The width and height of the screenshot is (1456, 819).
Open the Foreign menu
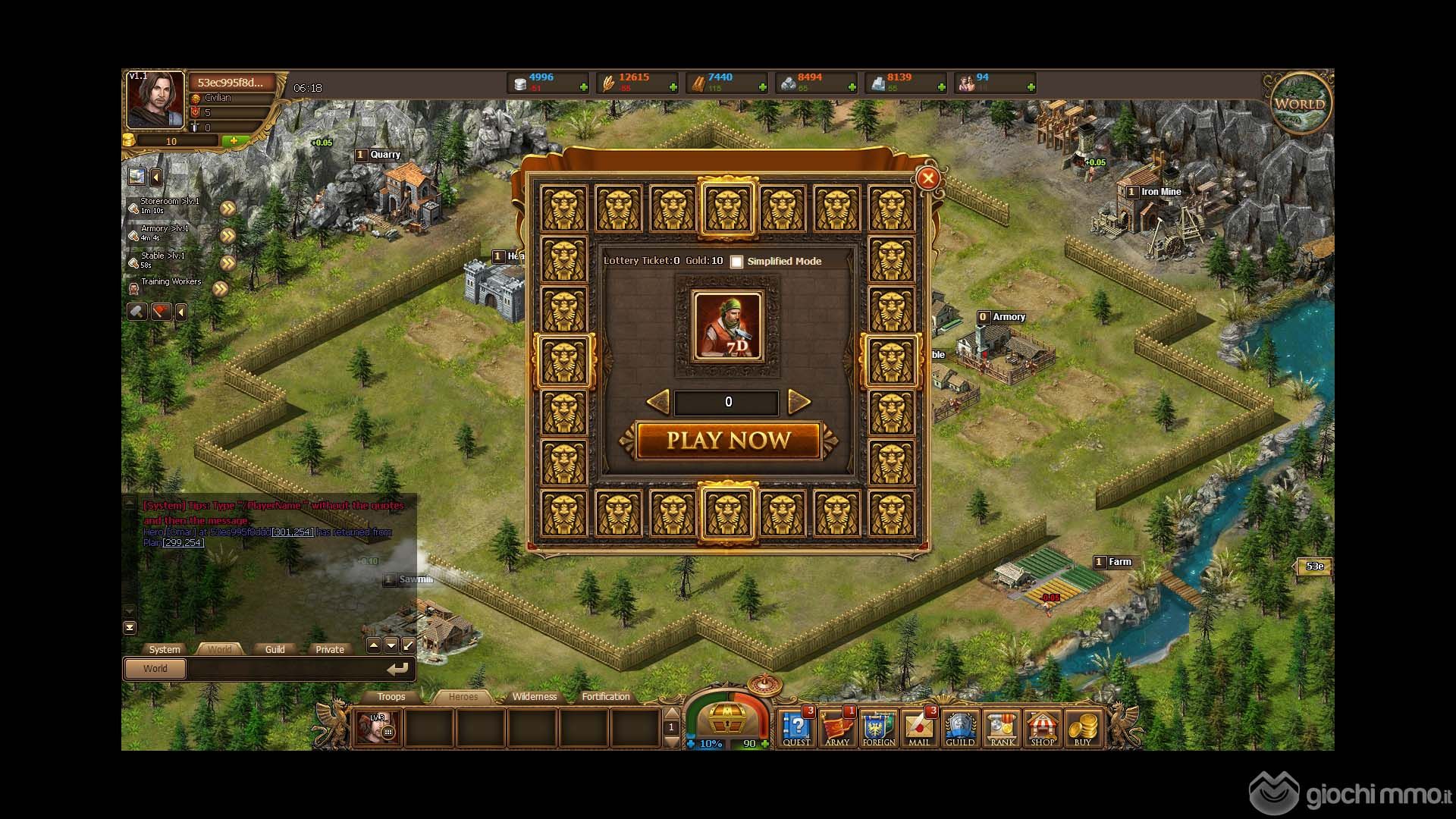pyautogui.click(x=878, y=729)
